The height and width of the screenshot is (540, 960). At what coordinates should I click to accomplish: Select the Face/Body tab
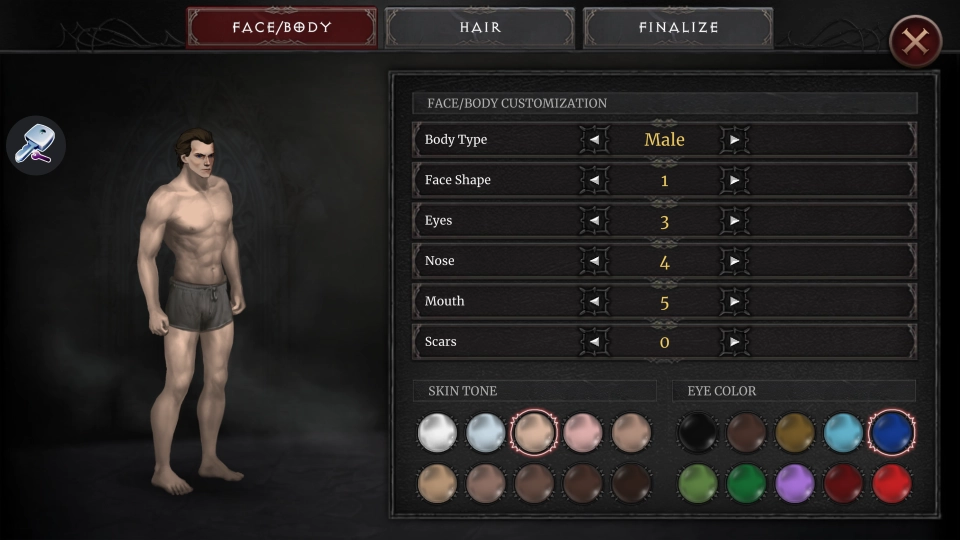(x=282, y=28)
